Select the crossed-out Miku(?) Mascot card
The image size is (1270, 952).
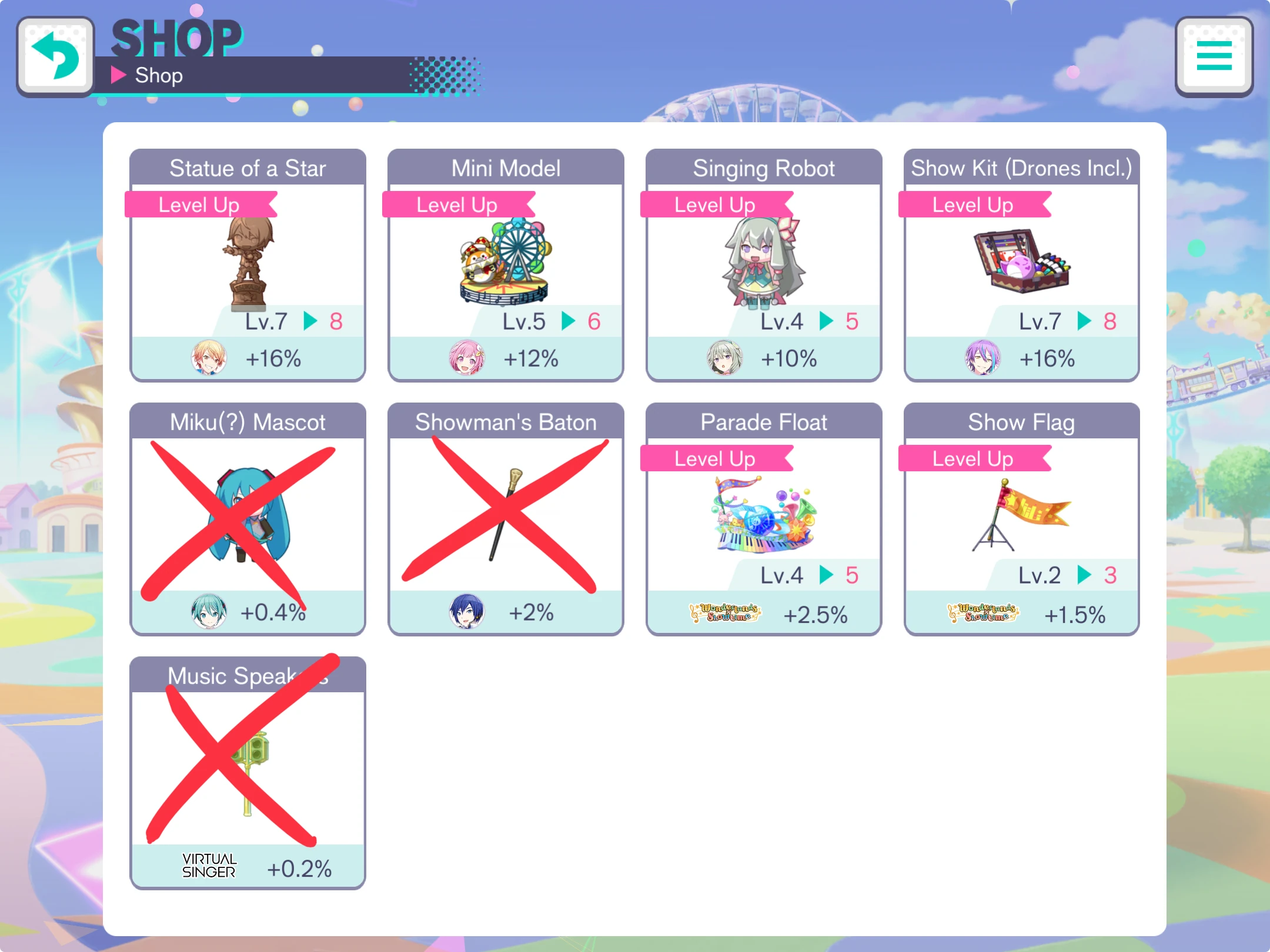click(x=247, y=517)
